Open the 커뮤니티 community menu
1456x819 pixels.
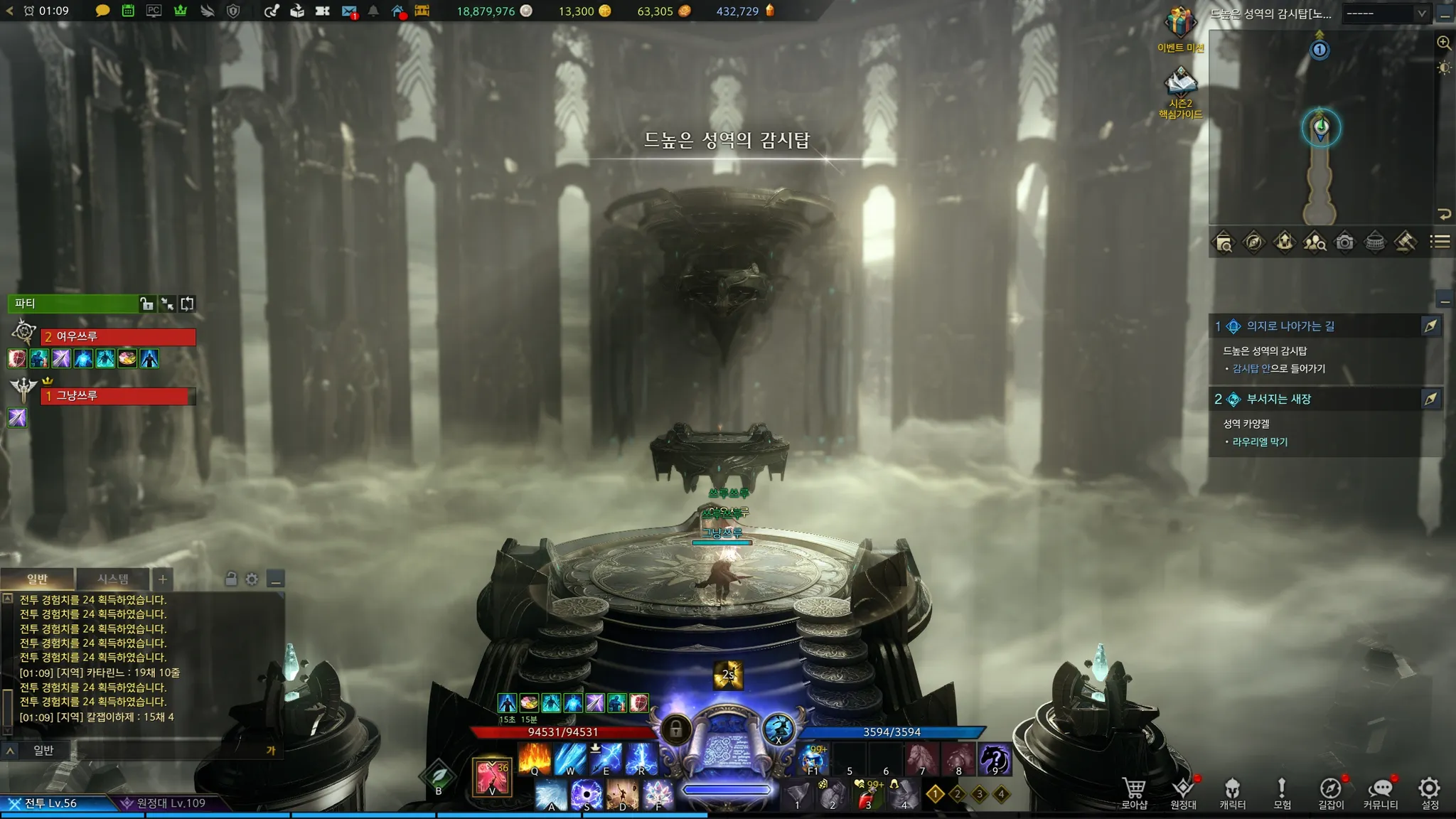1380,793
